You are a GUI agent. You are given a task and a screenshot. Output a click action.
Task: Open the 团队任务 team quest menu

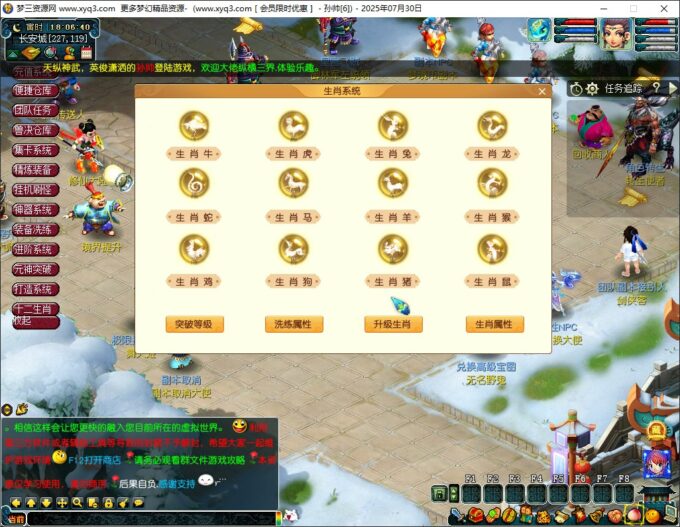[x=33, y=110]
